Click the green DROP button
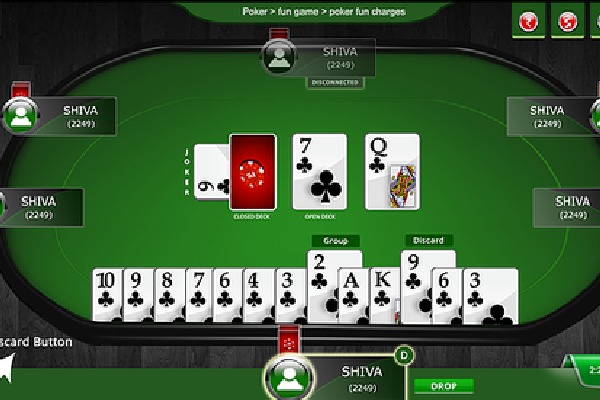The height and width of the screenshot is (400, 600). coord(442,385)
